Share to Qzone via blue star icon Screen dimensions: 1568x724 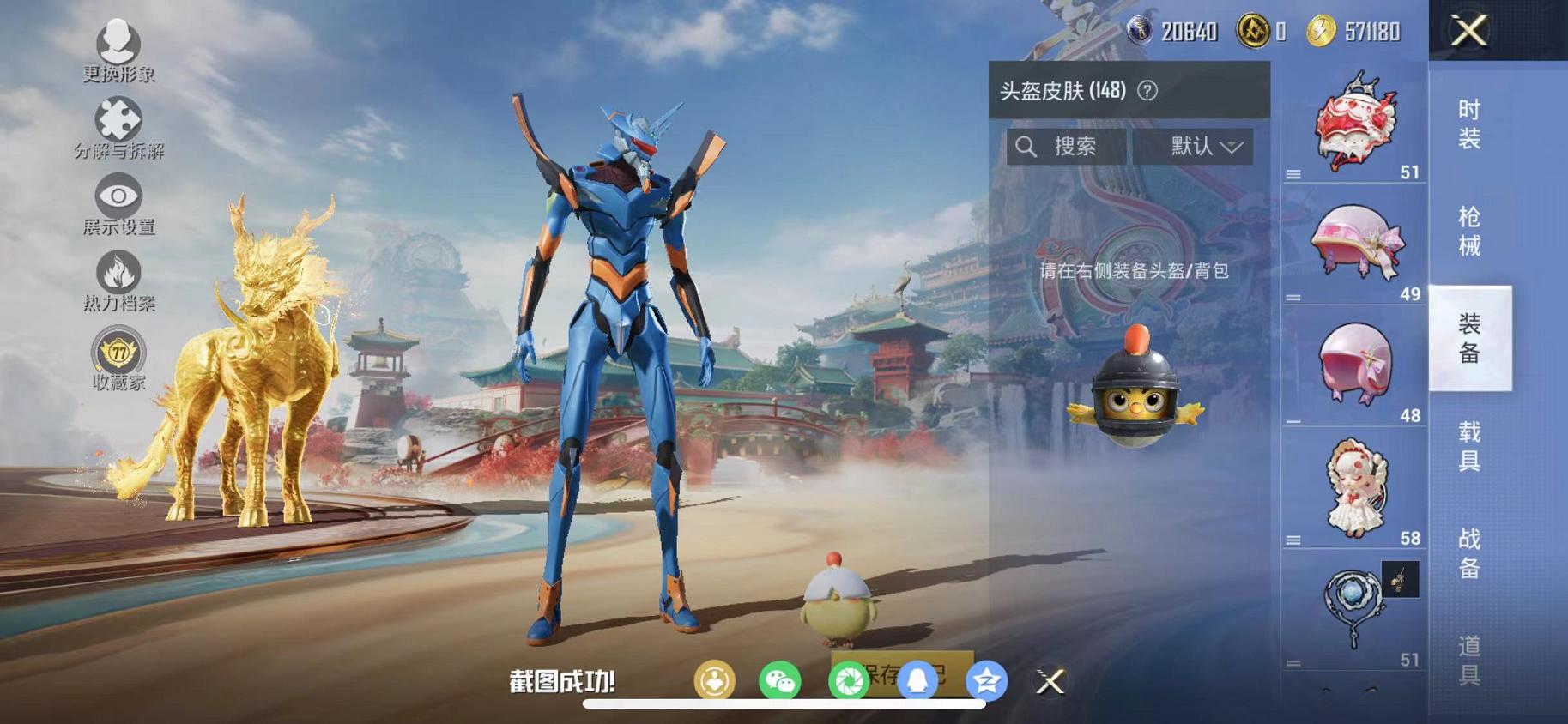[x=985, y=679]
